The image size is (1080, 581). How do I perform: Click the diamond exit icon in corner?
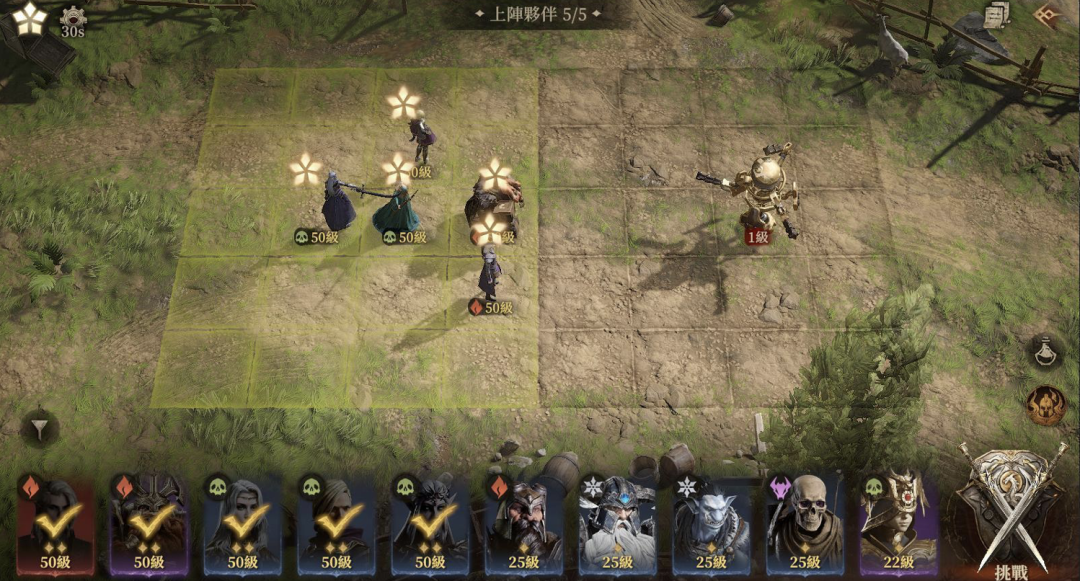[1048, 15]
